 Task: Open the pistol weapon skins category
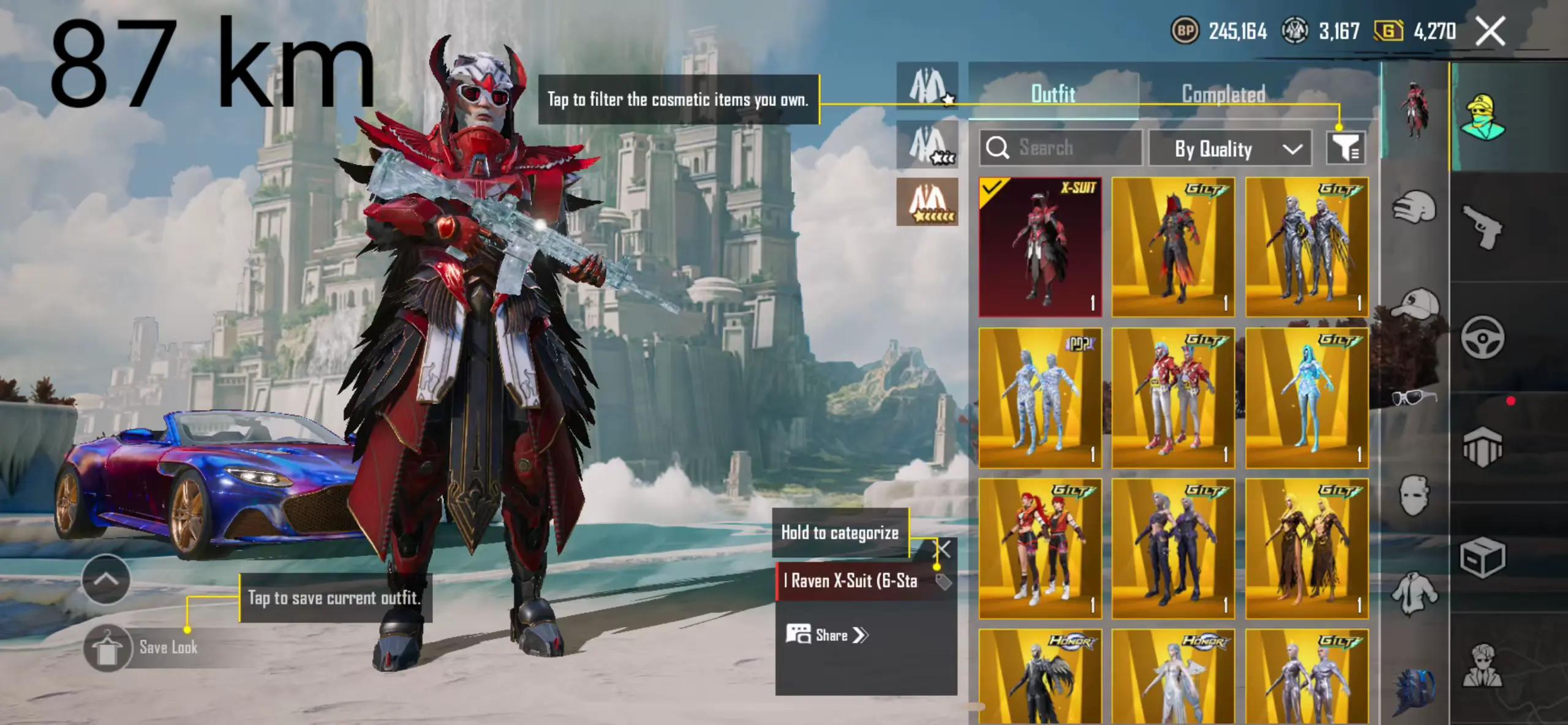click(x=1482, y=227)
